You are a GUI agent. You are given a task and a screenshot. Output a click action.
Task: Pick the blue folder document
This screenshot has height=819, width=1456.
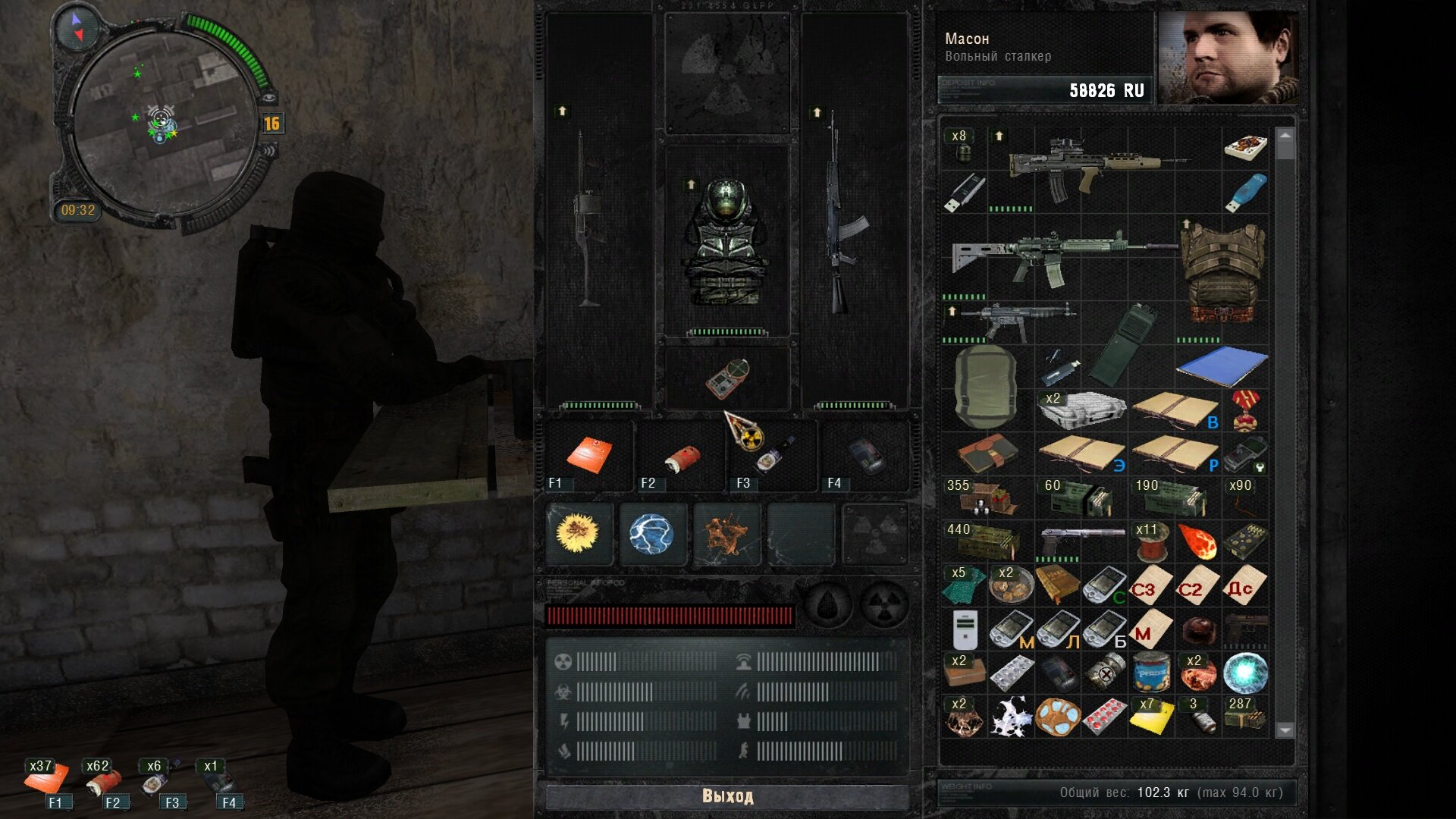click(1221, 366)
